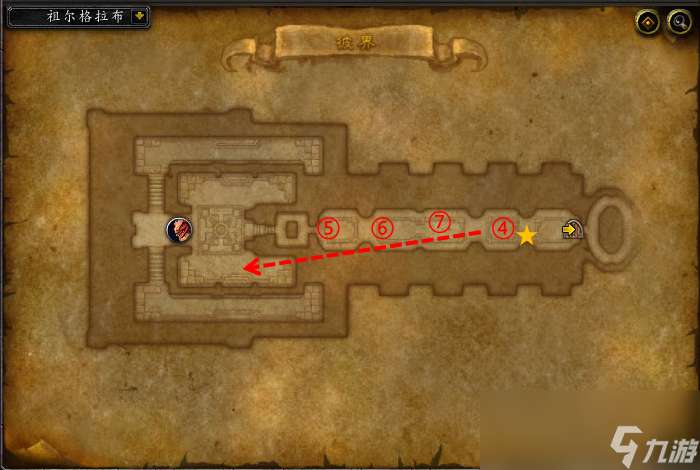
Task: Select the gold star map marker
Action: 527,236
